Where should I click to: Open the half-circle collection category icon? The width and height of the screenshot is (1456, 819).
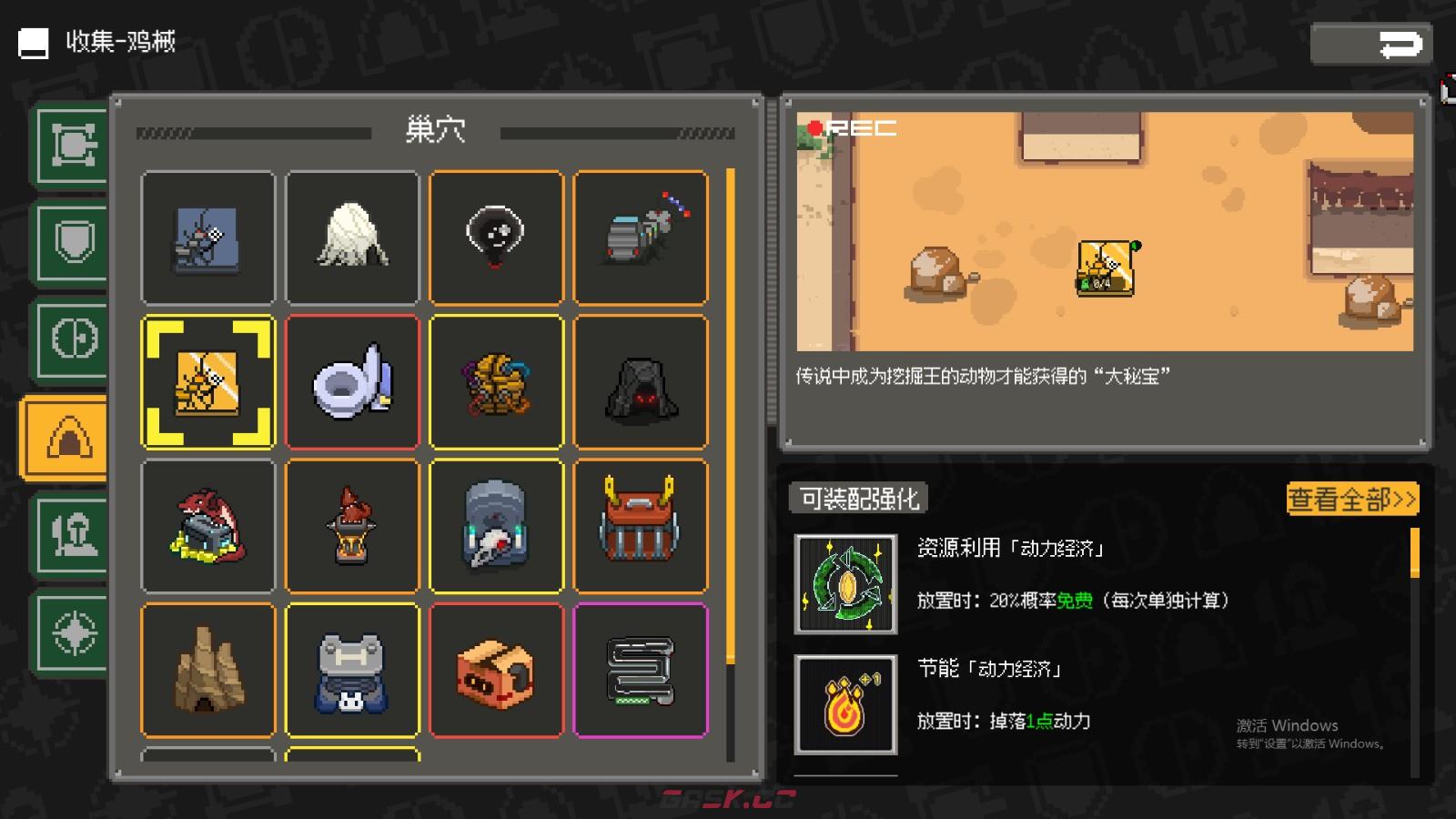coord(71,337)
